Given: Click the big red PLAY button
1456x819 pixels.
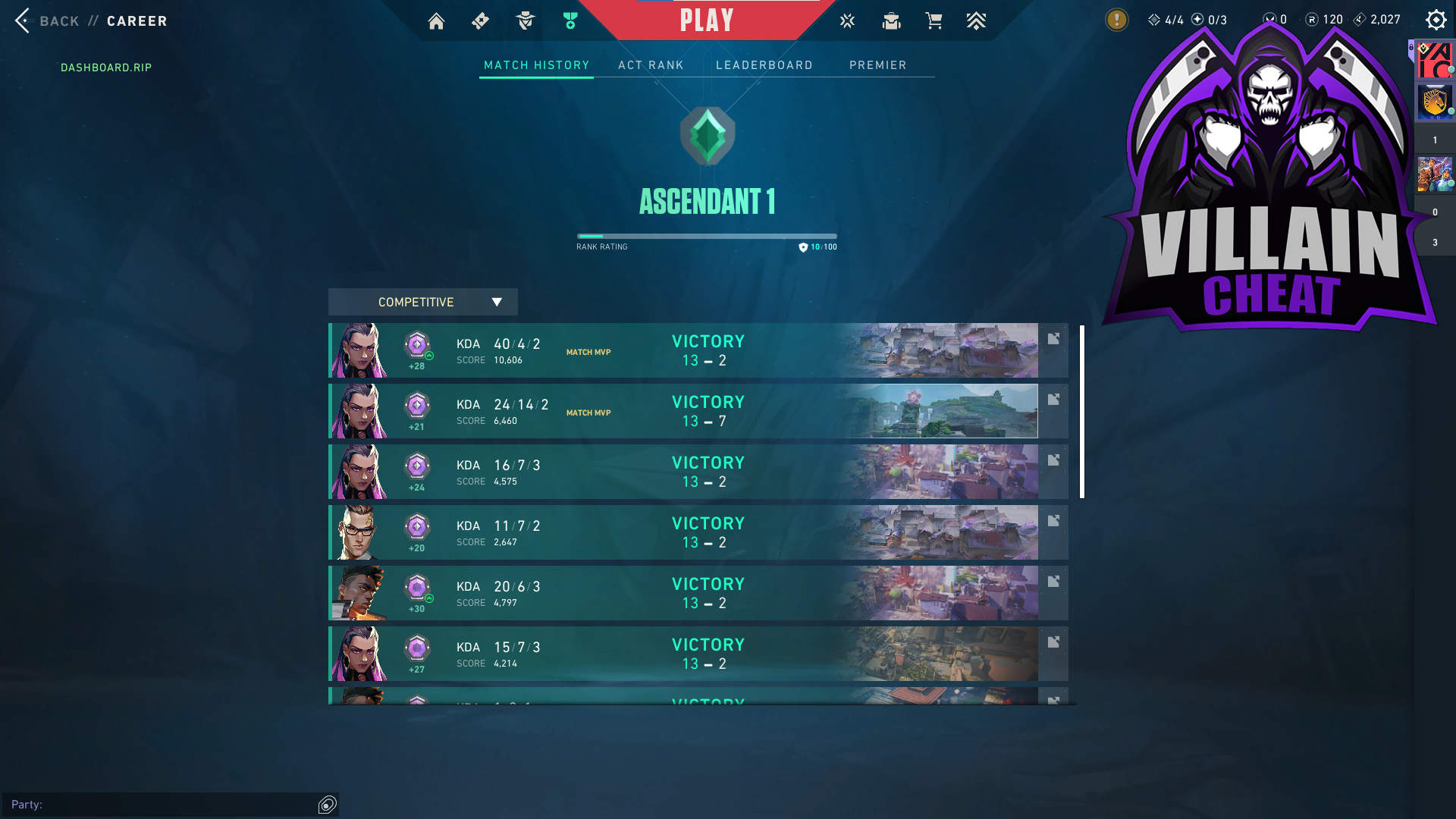Looking at the screenshot, I should [707, 20].
